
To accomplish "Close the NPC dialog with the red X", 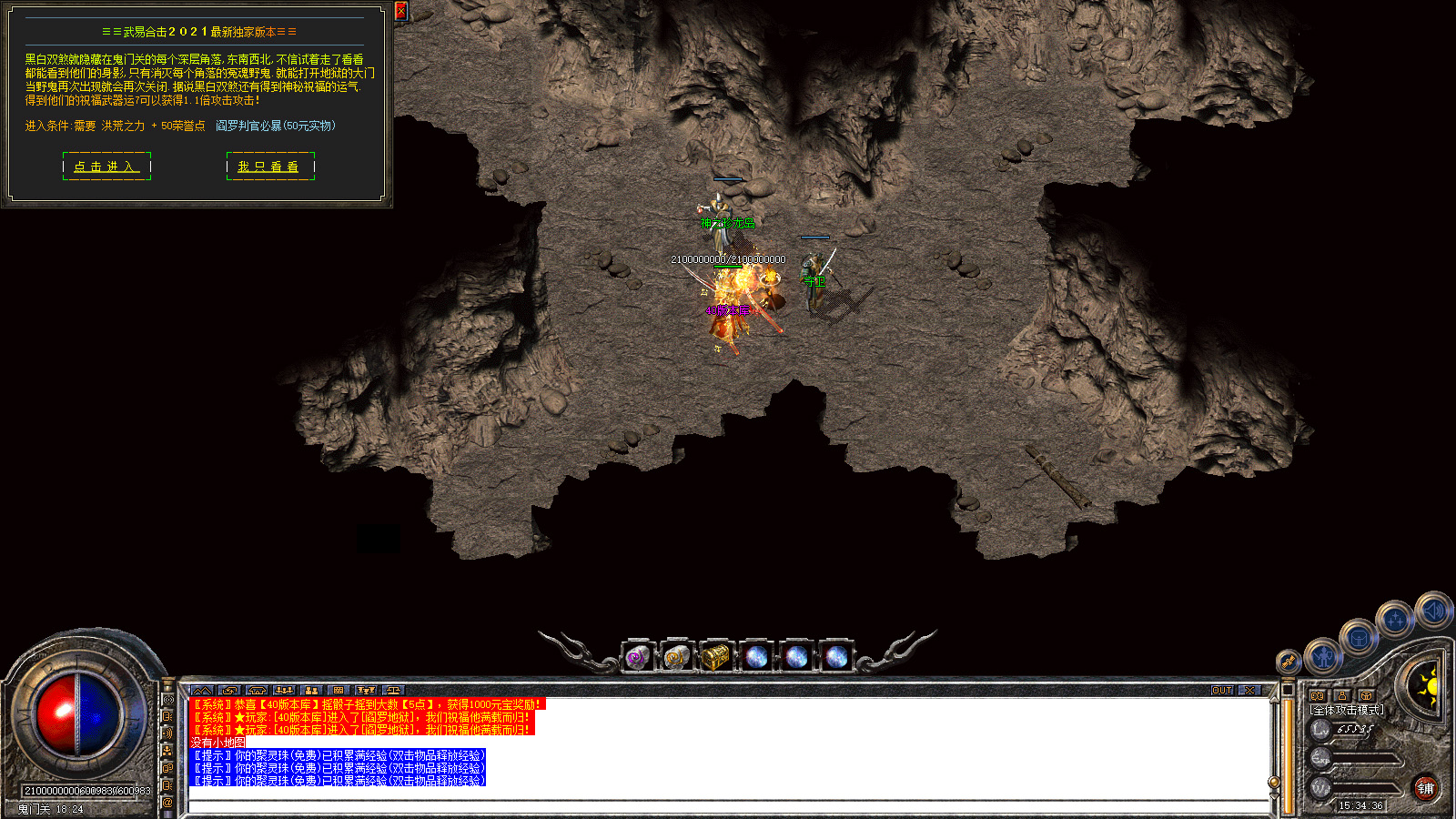I will click(x=401, y=11).
